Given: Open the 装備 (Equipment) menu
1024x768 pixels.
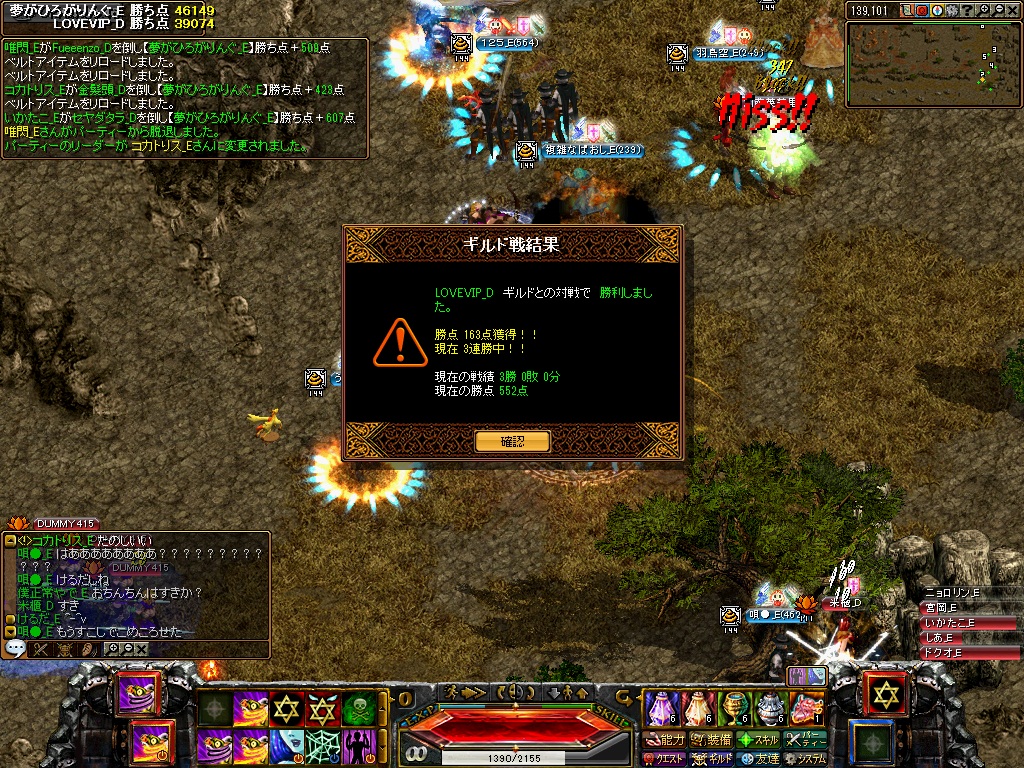Looking at the screenshot, I should (711, 740).
